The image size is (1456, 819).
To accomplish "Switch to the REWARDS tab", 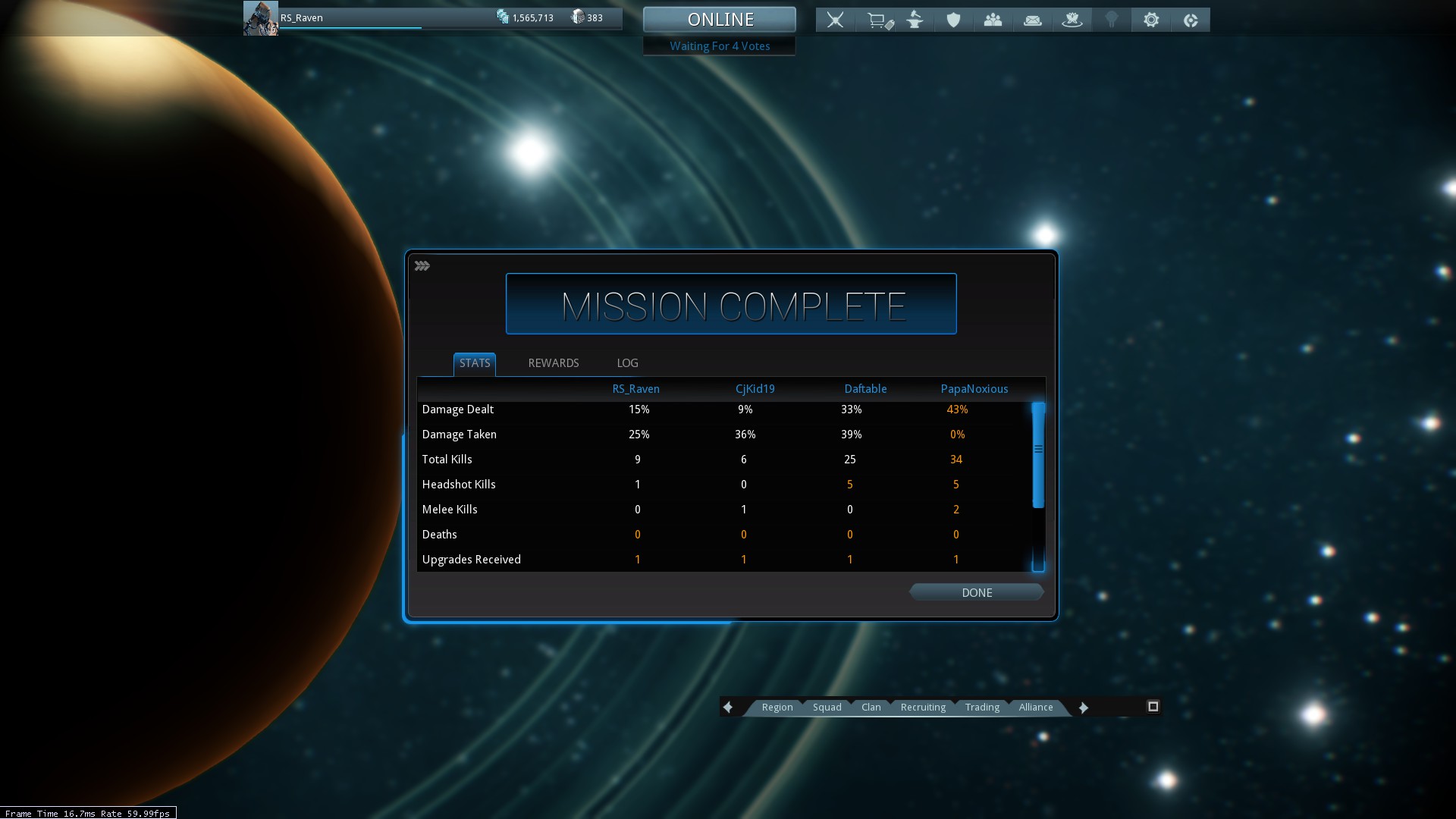I will 553,363.
